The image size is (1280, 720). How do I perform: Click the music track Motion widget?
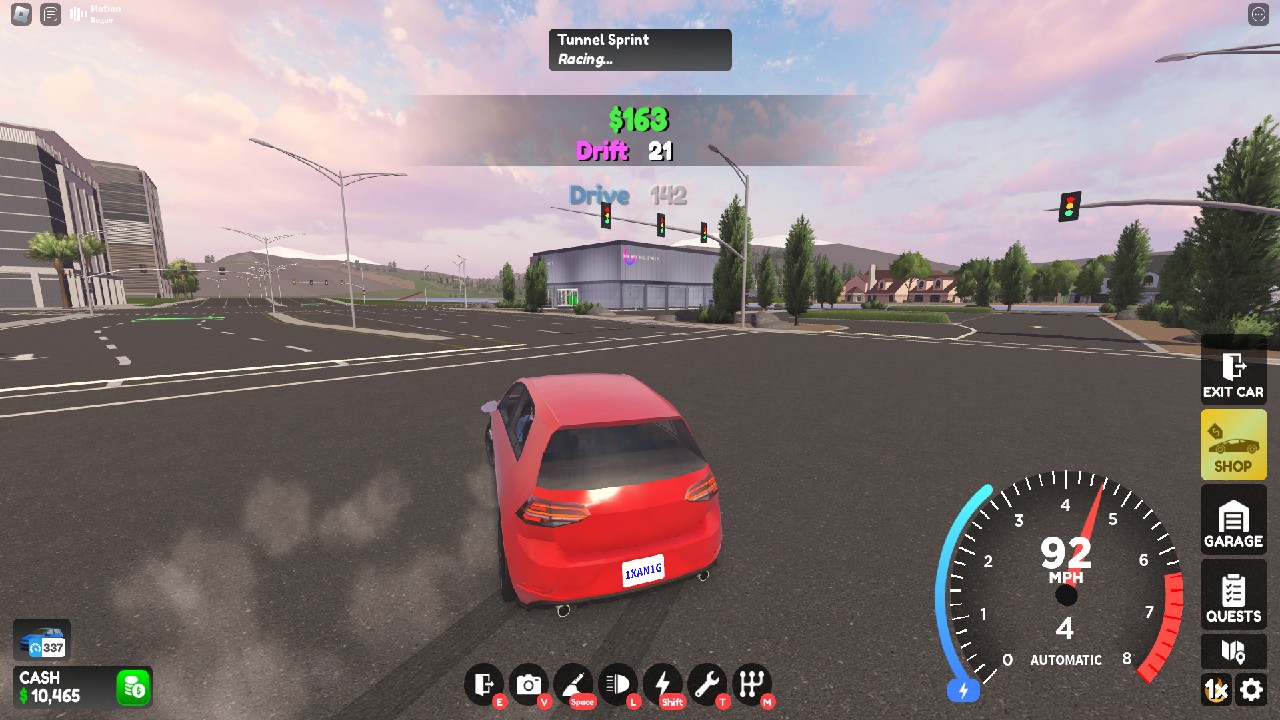pyautogui.click(x=94, y=14)
